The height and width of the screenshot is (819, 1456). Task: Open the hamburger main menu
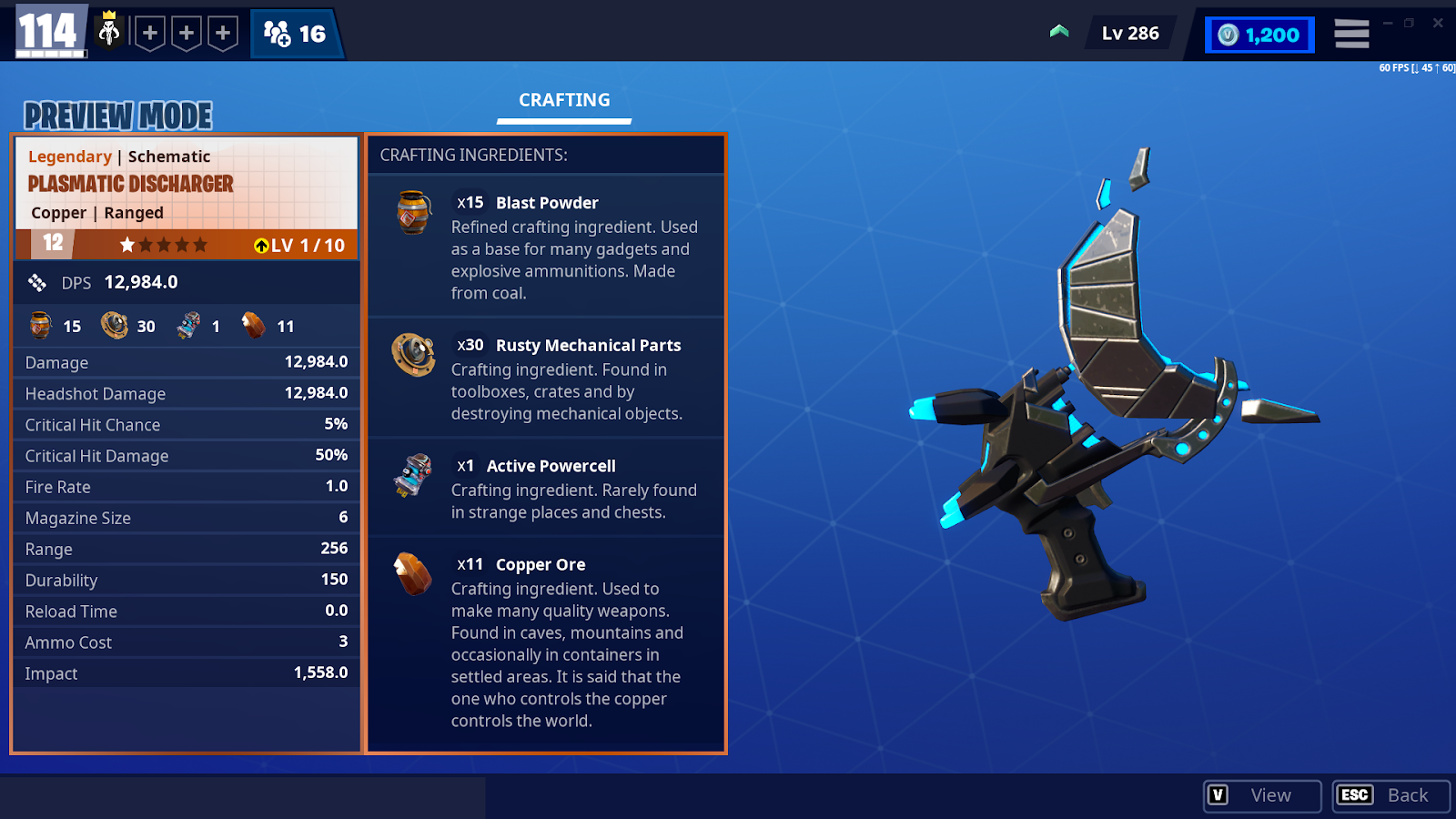click(x=1351, y=35)
